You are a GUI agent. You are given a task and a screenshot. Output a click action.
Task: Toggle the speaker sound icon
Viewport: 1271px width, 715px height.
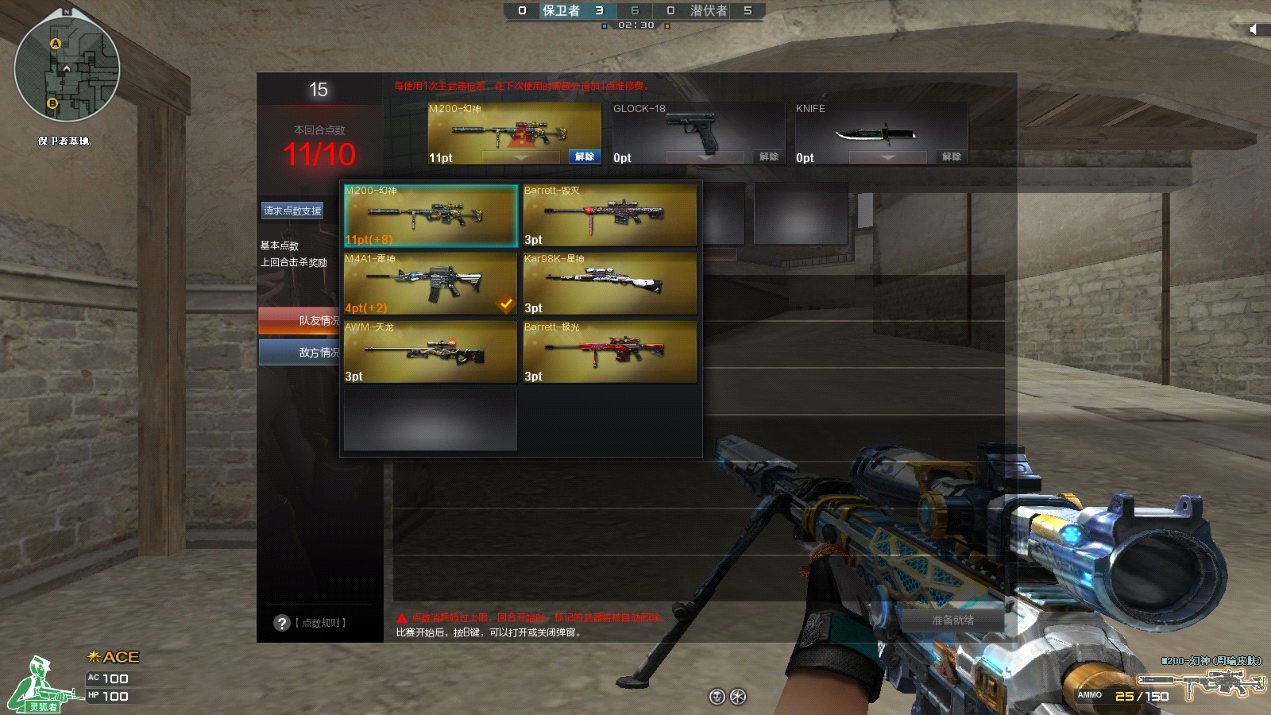(x=1254, y=30)
